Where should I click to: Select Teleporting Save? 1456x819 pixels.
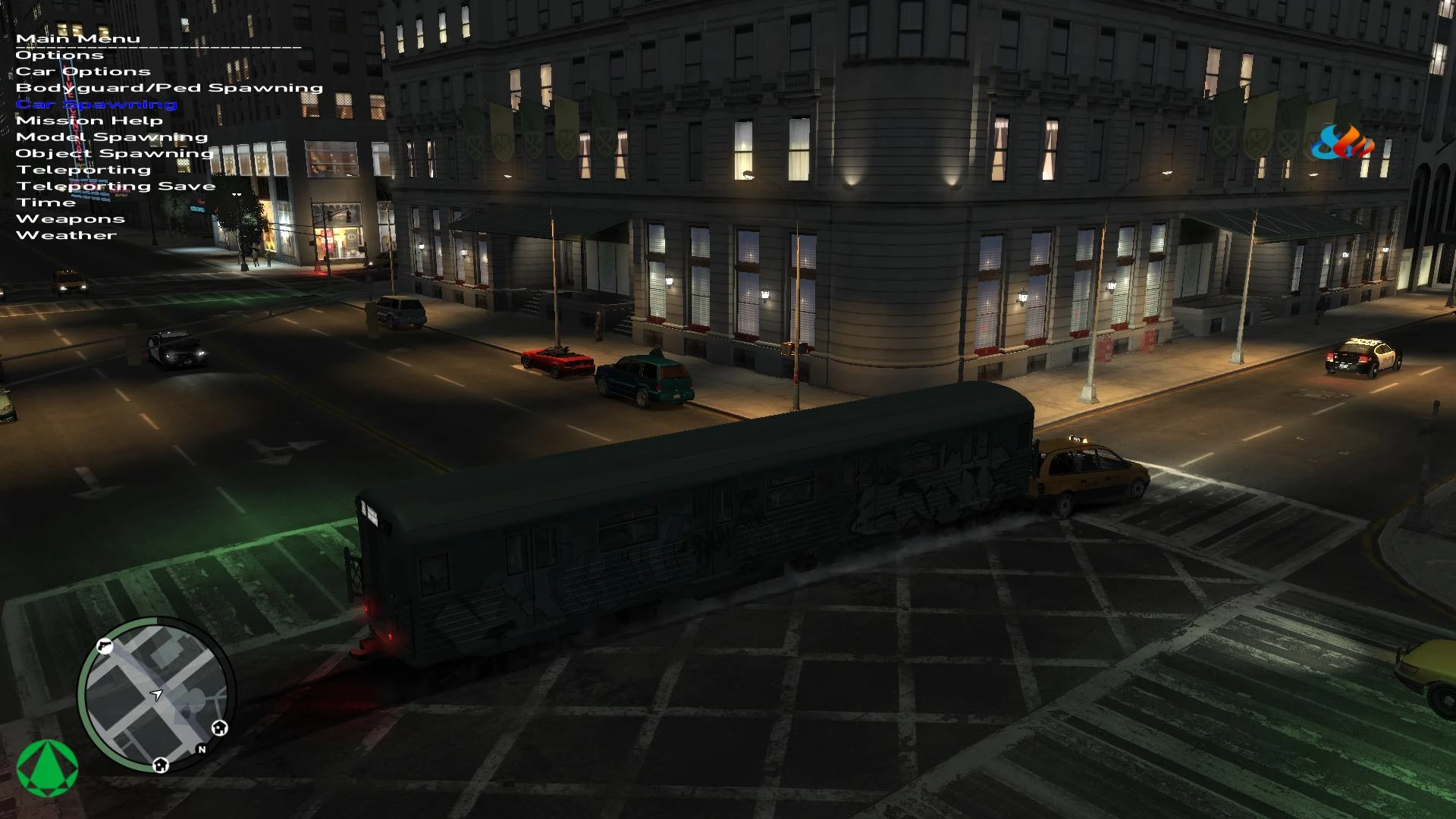click(x=115, y=185)
